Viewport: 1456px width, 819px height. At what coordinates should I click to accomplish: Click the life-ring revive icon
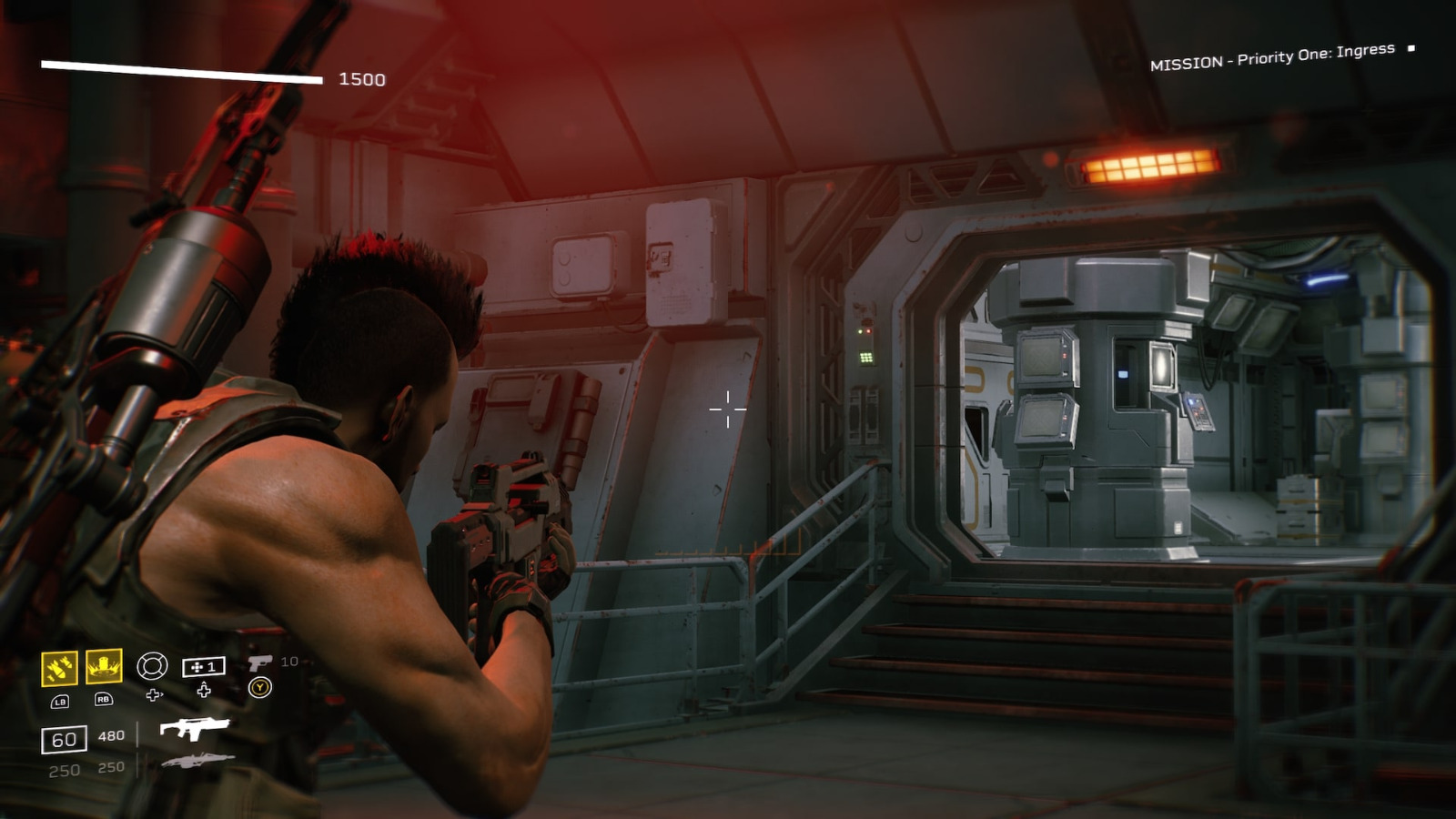pos(152,666)
